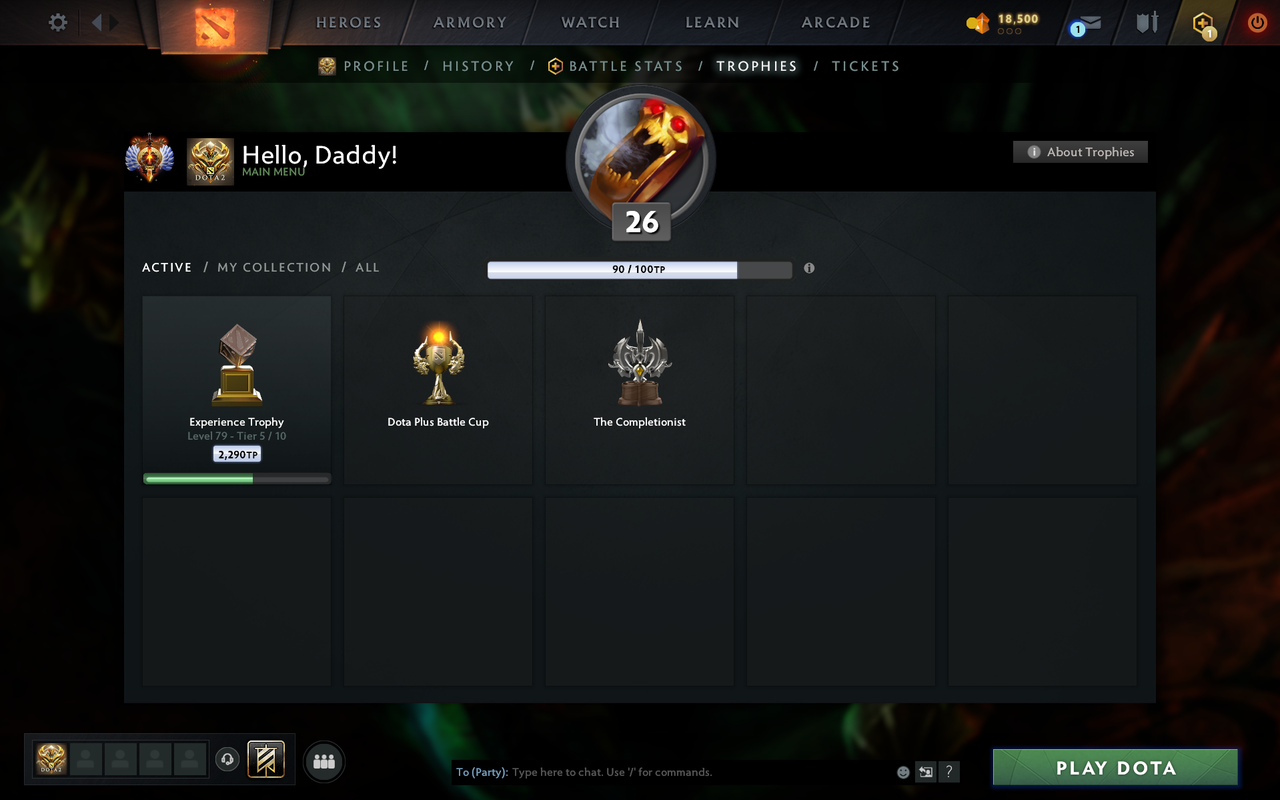1280x800 pixels.
Task: Open the armory shield and sword icon
Action: (1146, 22)
